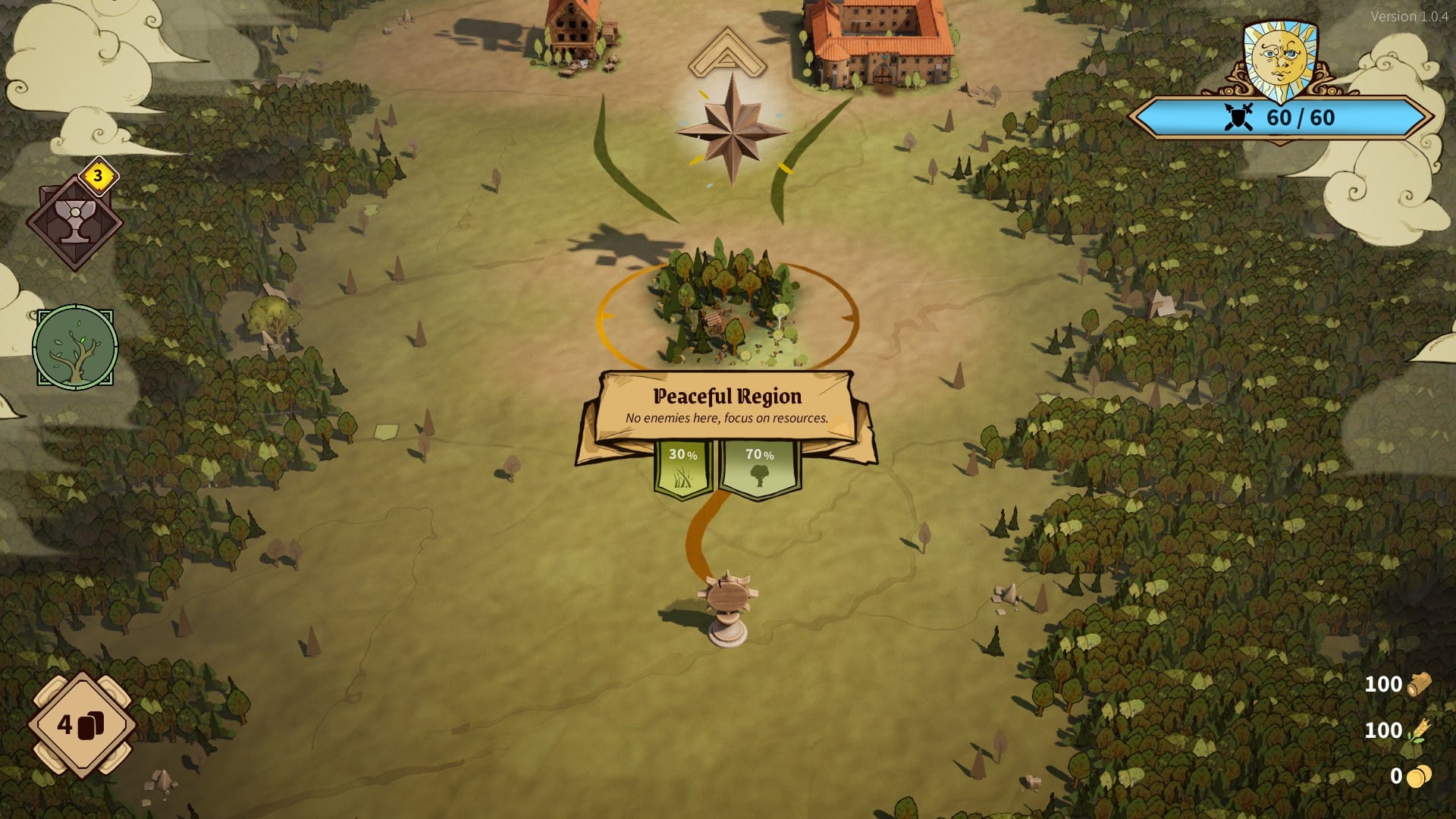Click the yellow 3 diamond notification badge

coord(97,176)
